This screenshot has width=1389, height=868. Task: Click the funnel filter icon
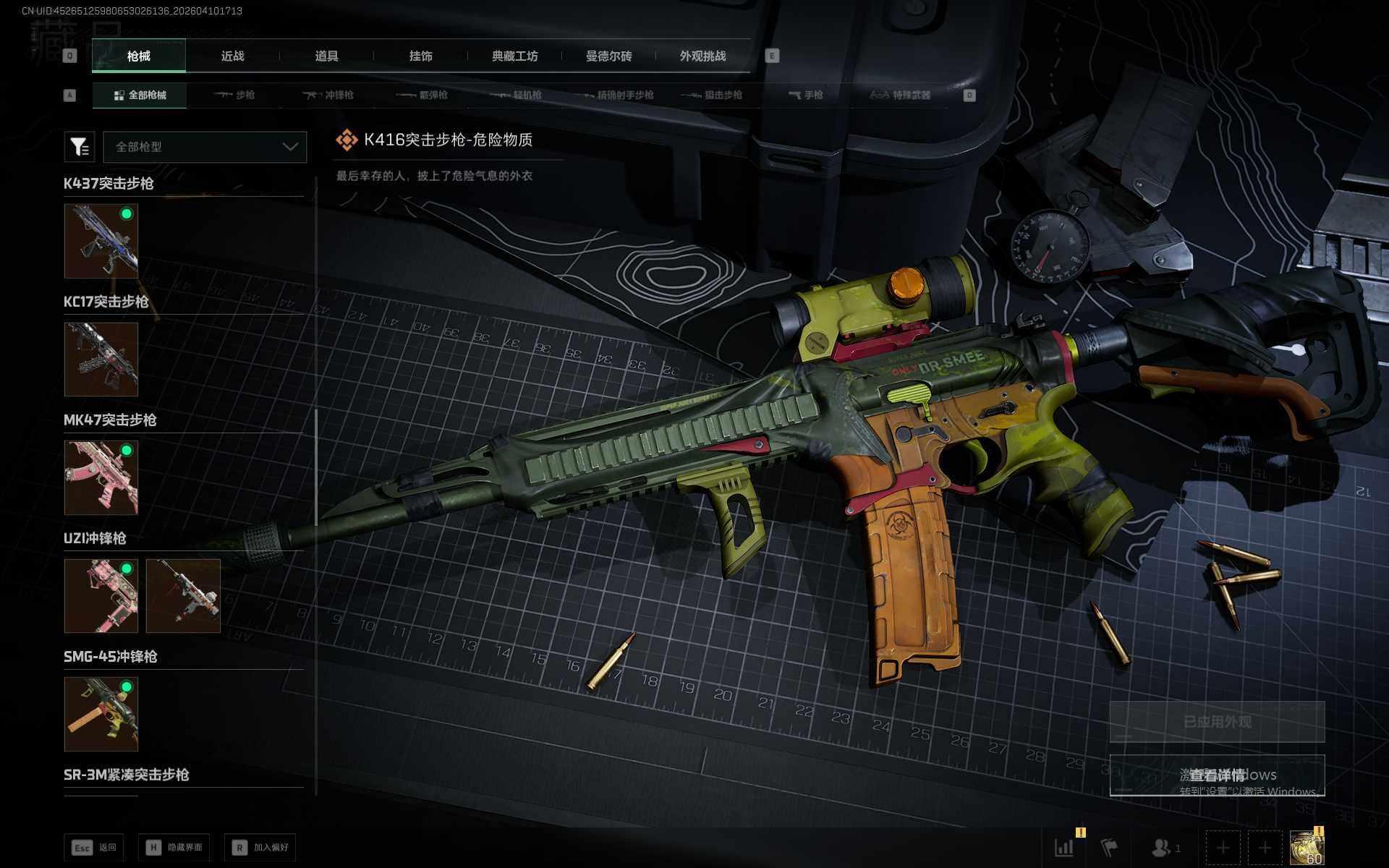coord(80,147)
